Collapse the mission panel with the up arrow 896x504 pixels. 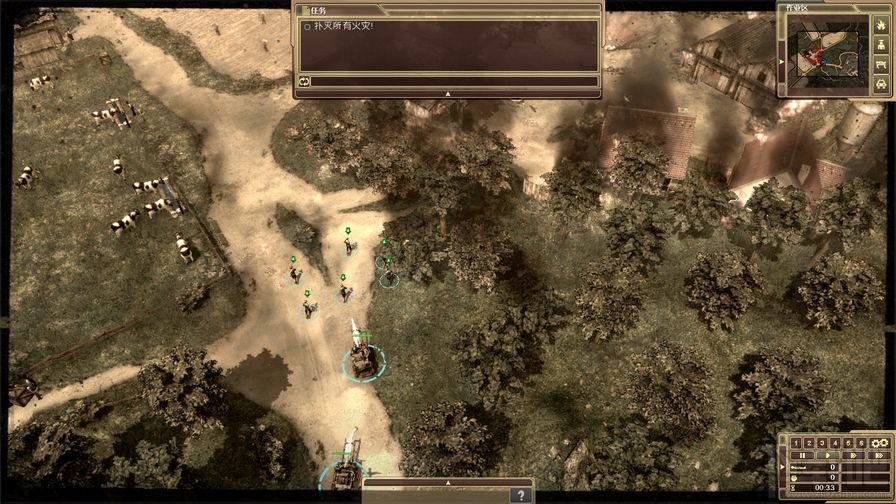point(448,92)
